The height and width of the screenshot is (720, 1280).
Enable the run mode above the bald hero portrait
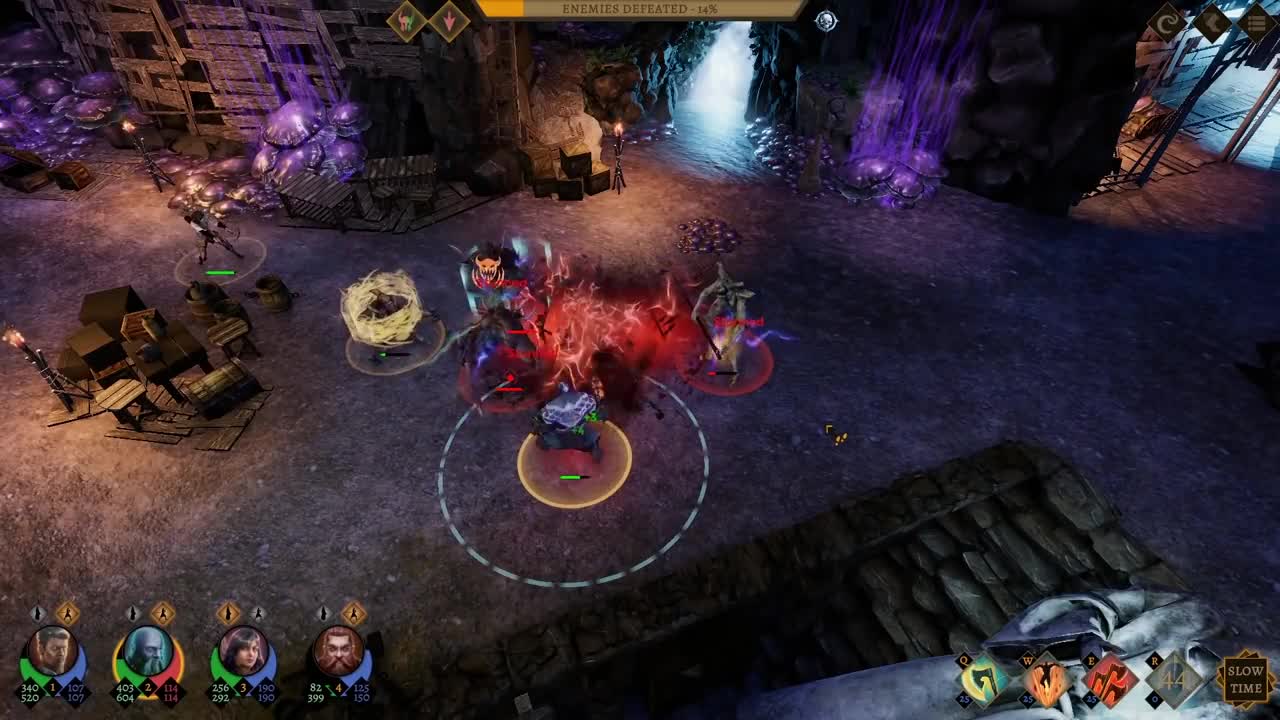(x=162, y=612)
